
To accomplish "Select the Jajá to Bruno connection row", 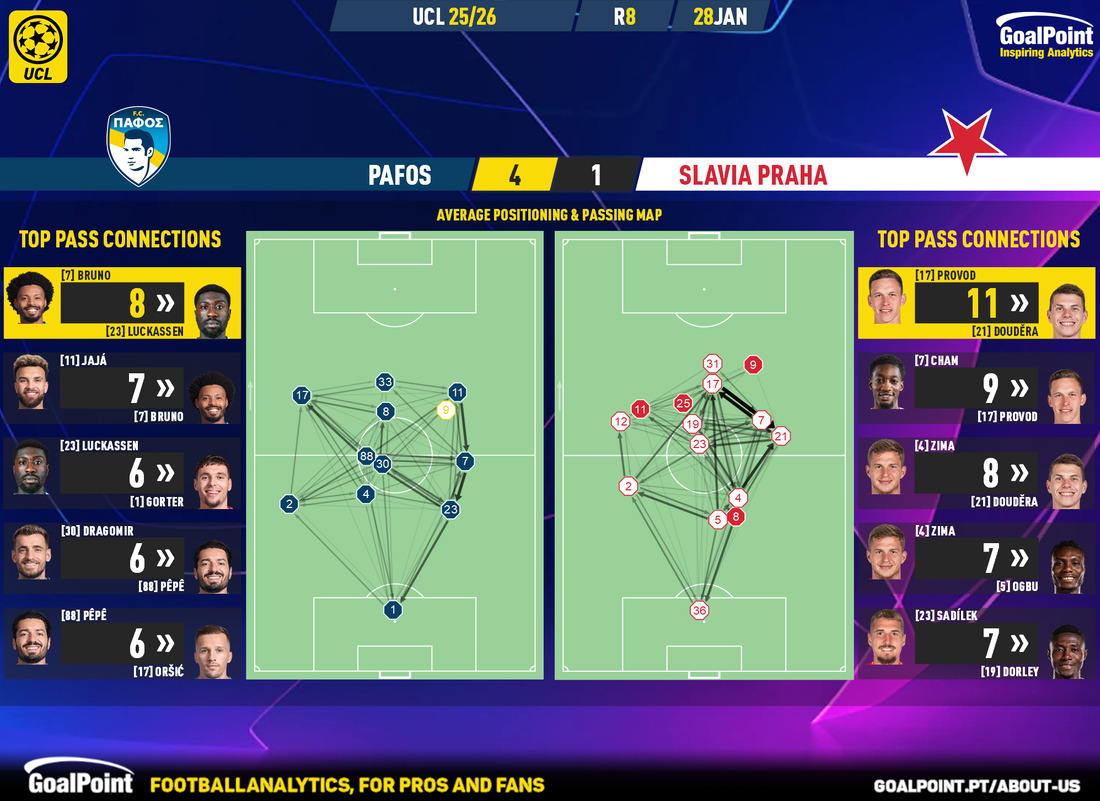I will click(x=121, y=387).
